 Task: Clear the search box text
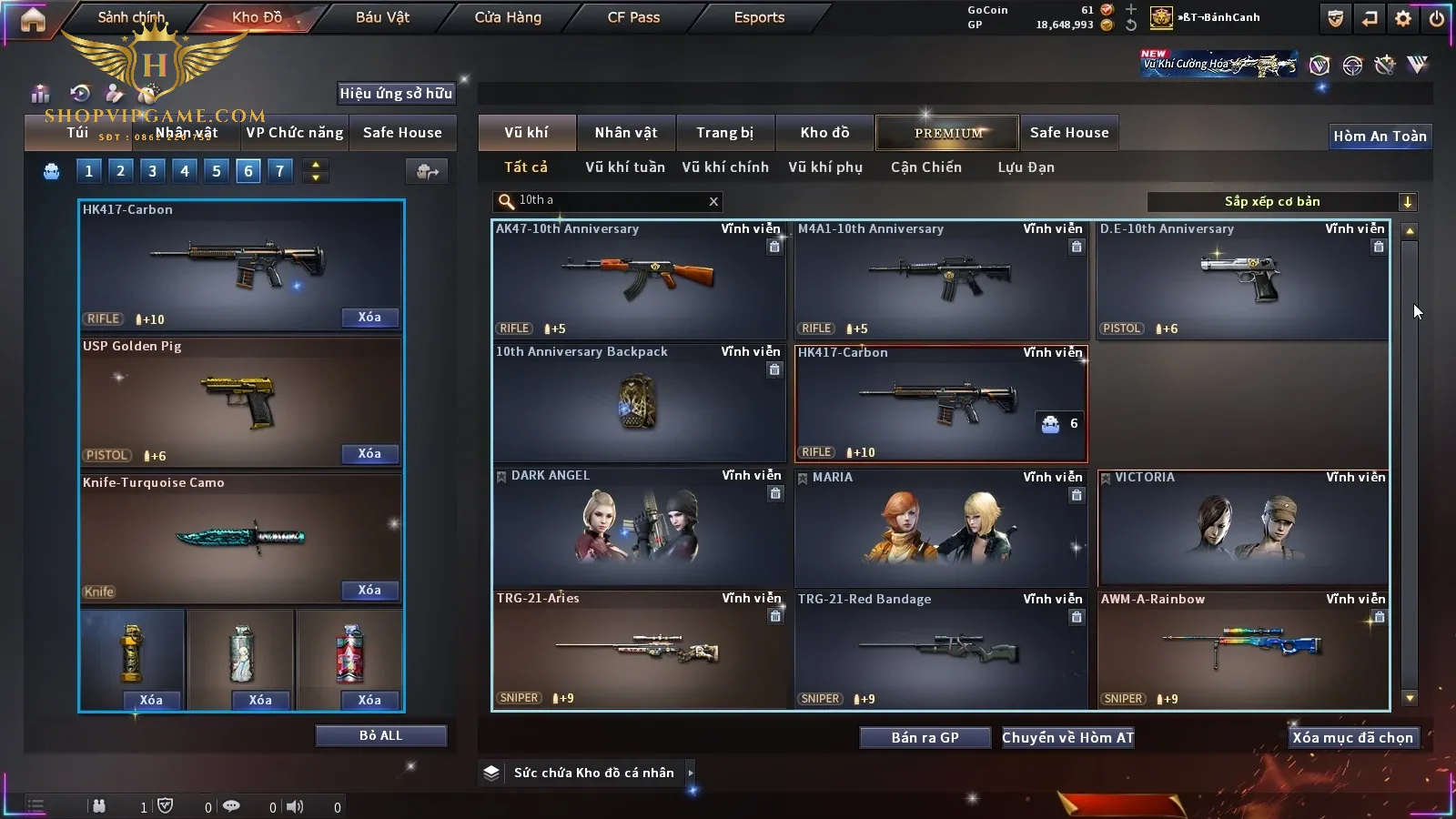(713, 202)
